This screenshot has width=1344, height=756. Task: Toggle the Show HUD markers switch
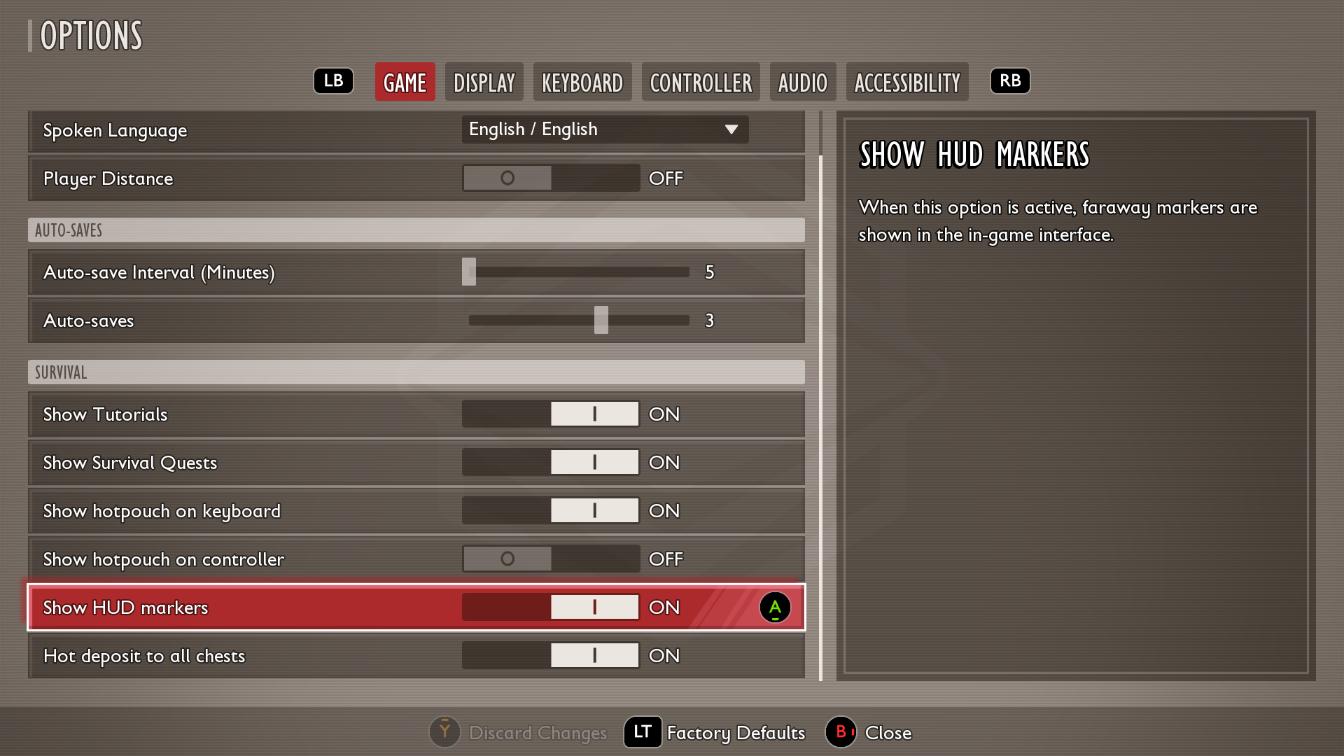click(x=550, y=607)
